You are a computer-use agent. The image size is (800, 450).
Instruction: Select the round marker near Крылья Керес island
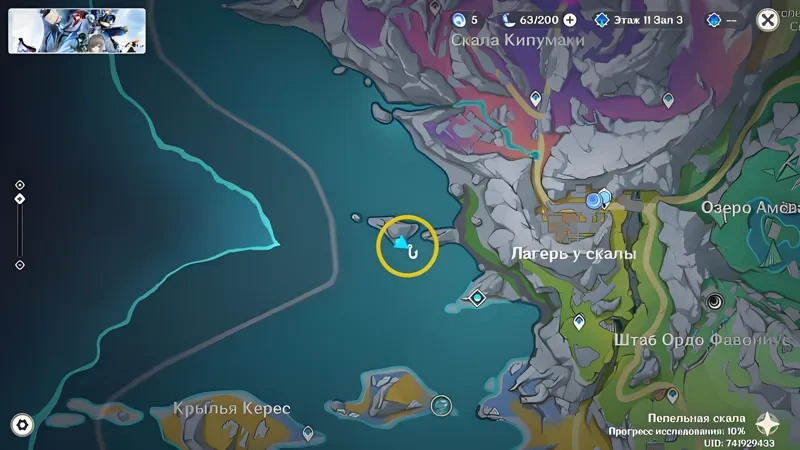tap(441, 405)
